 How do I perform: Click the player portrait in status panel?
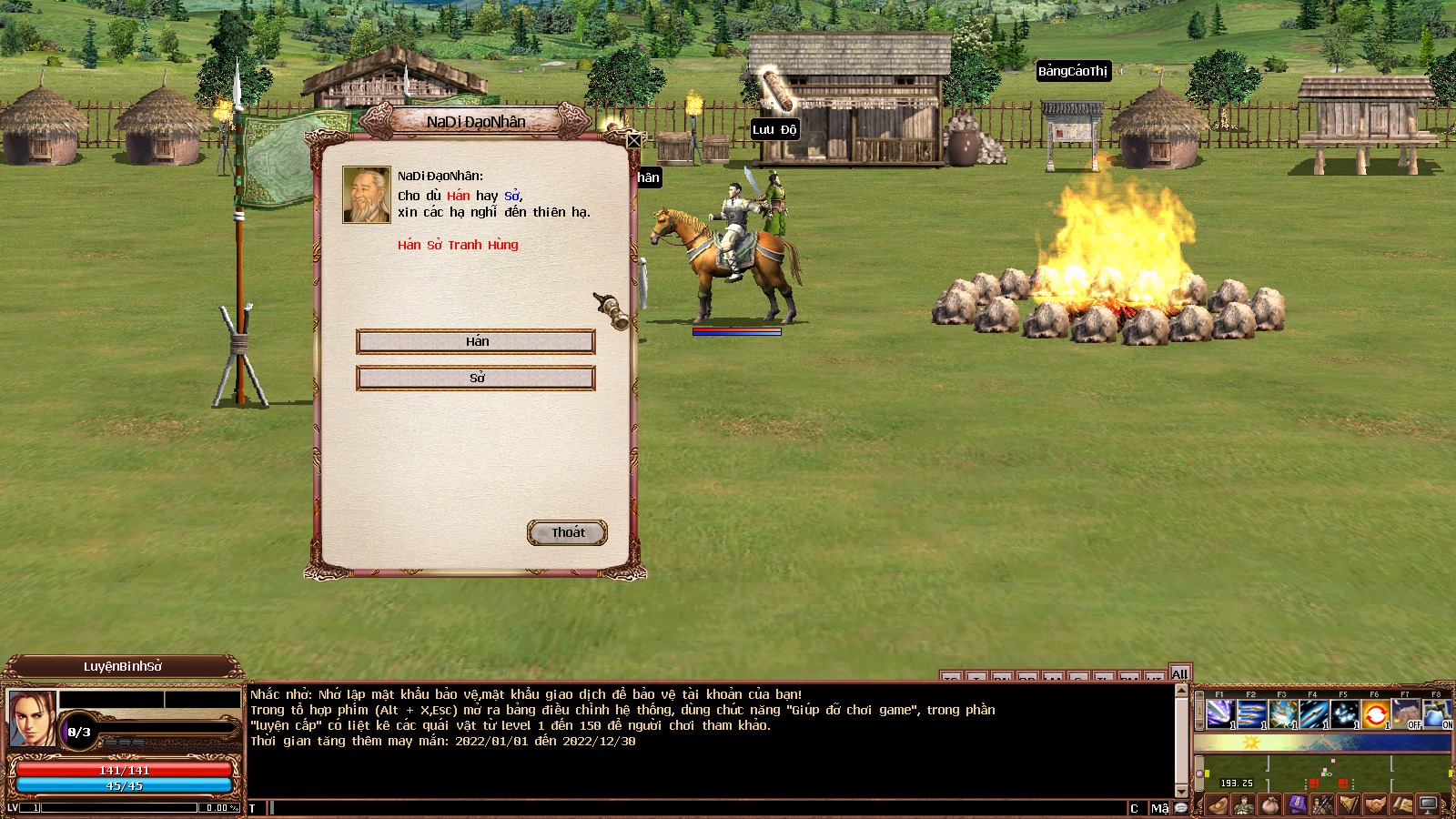[x=31, y=718]
